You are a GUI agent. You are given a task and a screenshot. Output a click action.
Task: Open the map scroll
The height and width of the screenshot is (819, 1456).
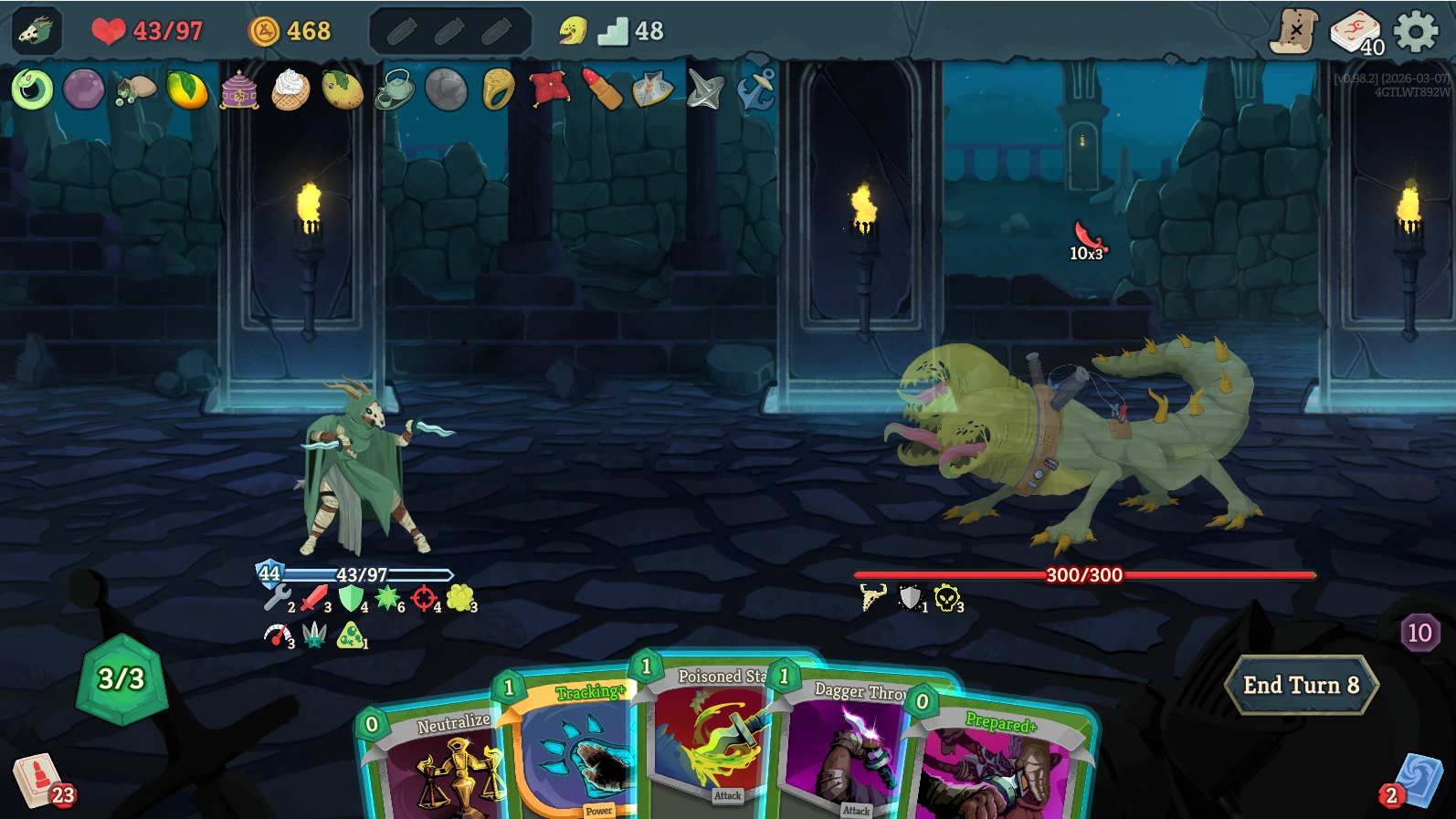1293,32
